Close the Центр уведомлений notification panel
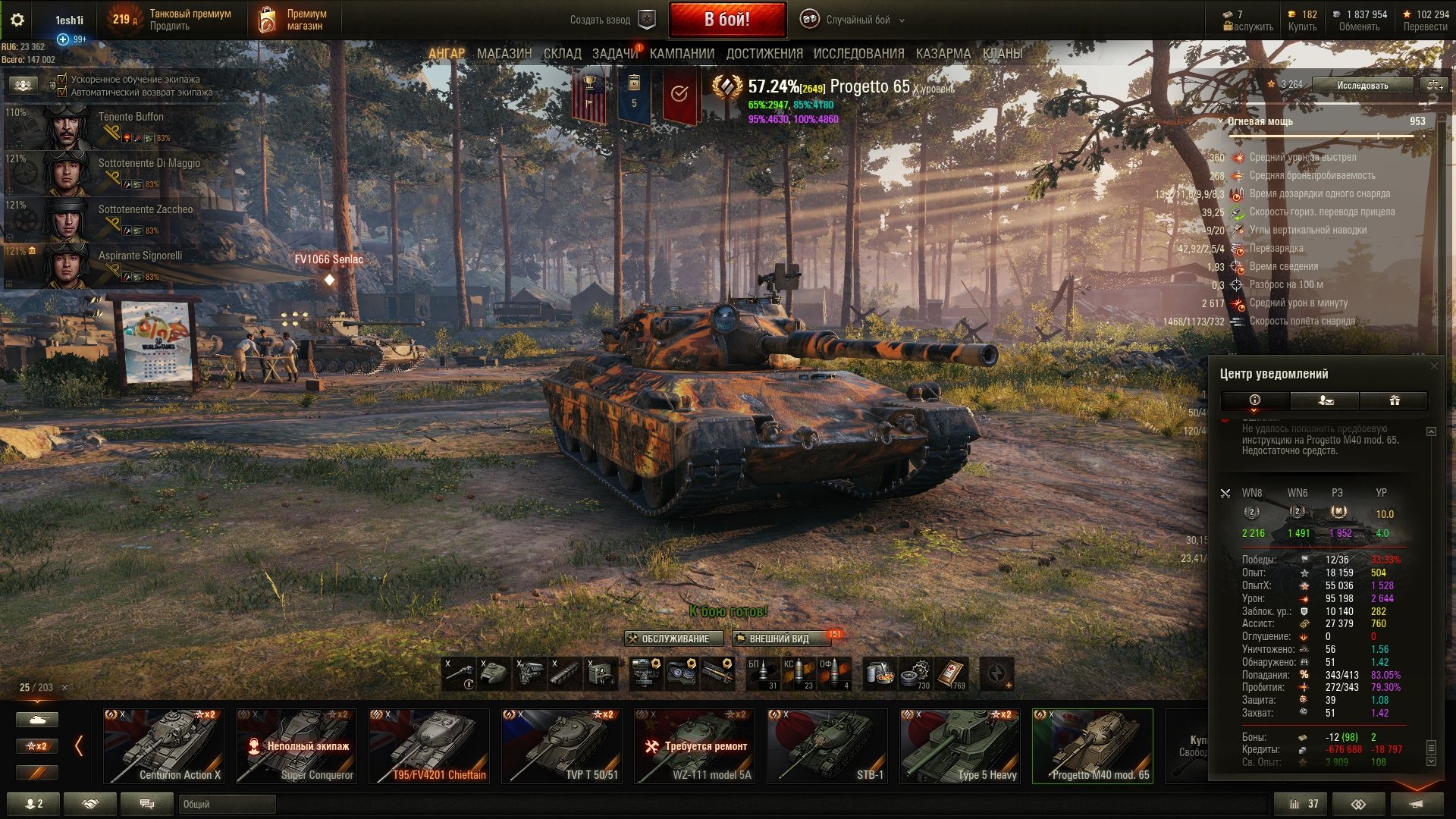The height and width of the screenshot is (819, 1456). [x=1433, y=366]
